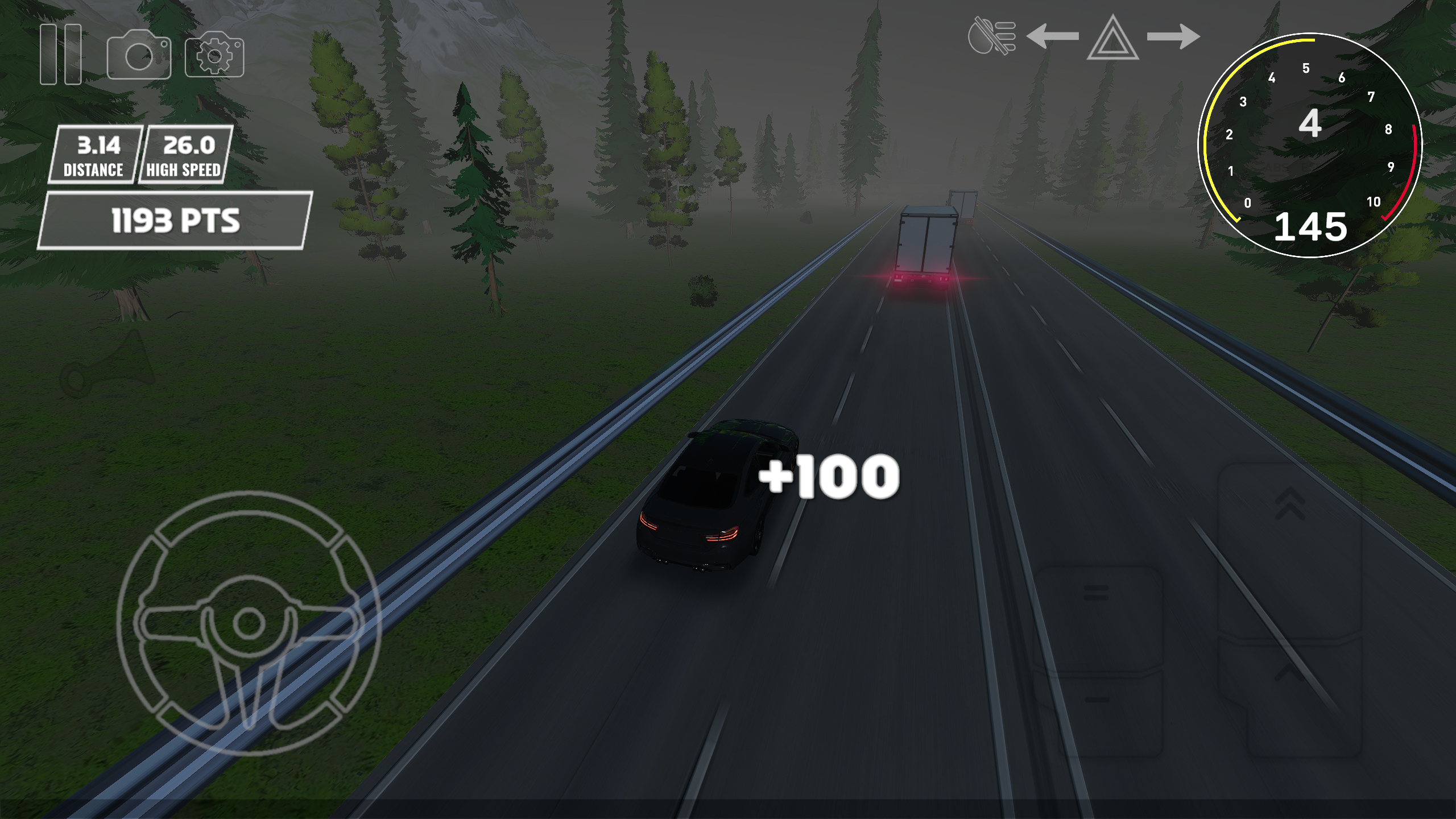
Task: Pause the race
Action: (60, 54)
